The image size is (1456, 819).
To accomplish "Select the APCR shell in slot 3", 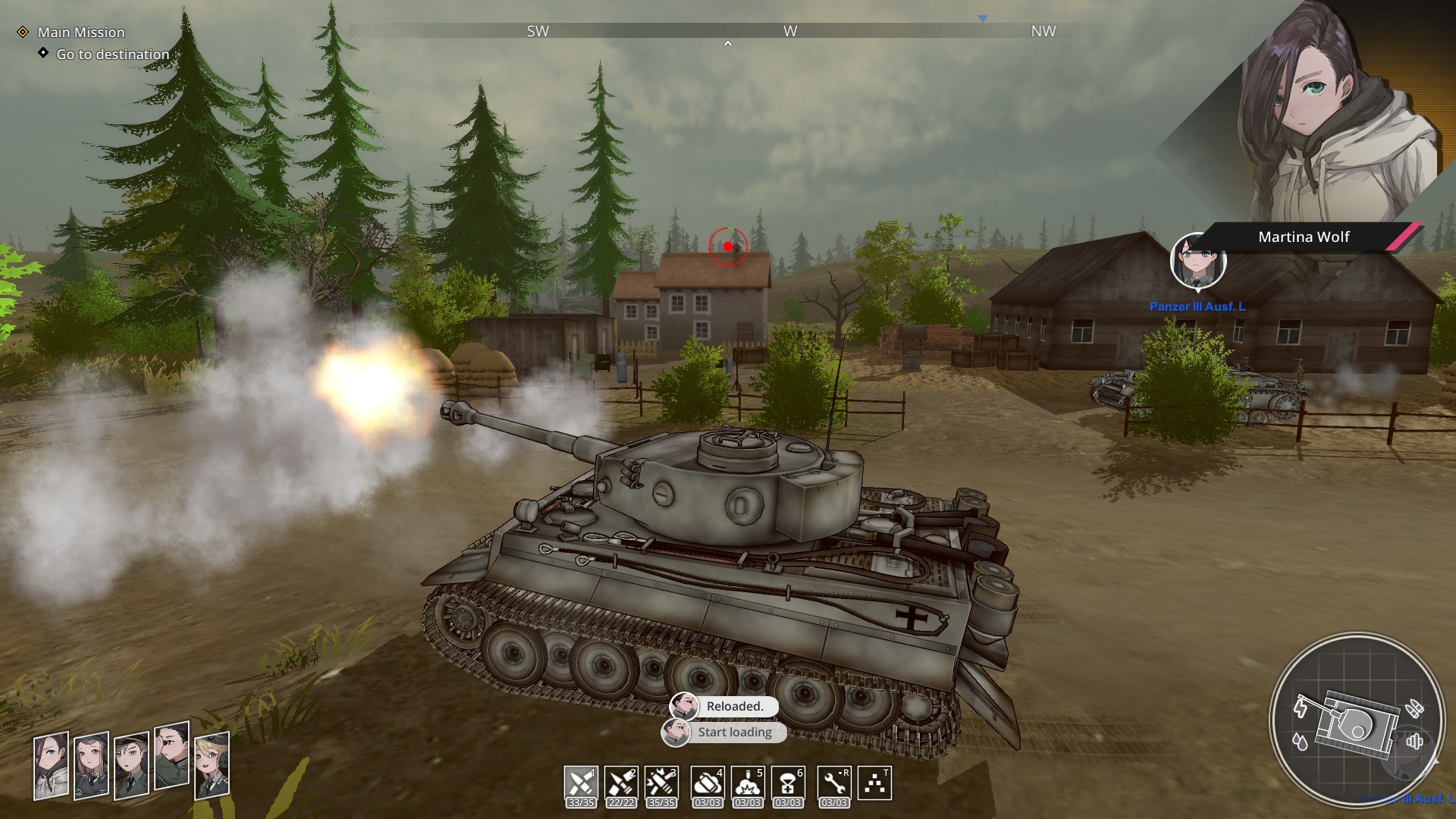I will pos(662,781).
